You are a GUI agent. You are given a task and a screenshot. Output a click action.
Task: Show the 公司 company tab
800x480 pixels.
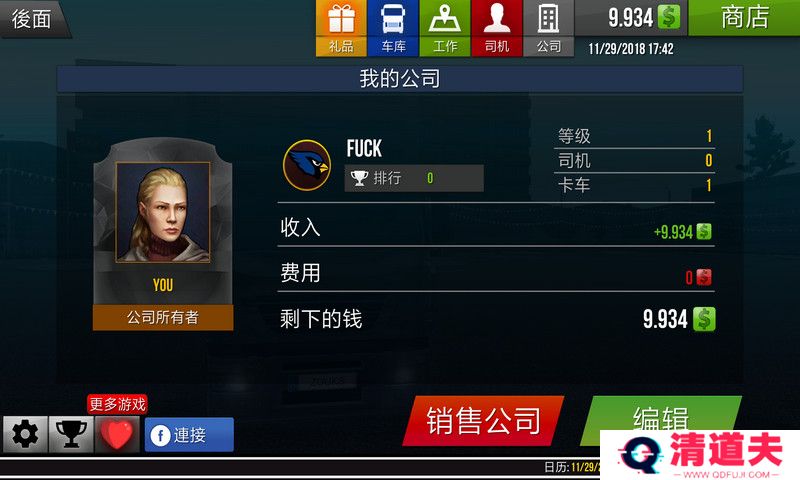pos(549,28)
